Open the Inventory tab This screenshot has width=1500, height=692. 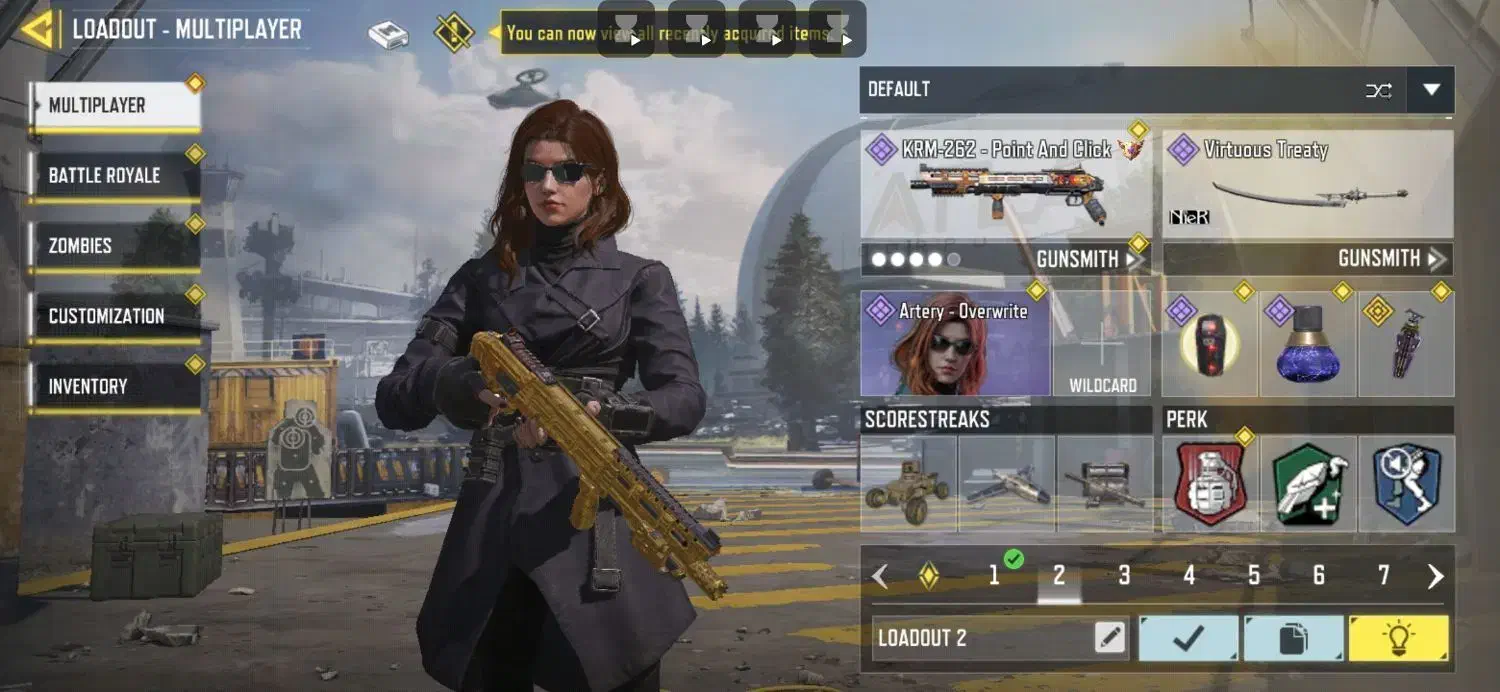click(114, 386)
